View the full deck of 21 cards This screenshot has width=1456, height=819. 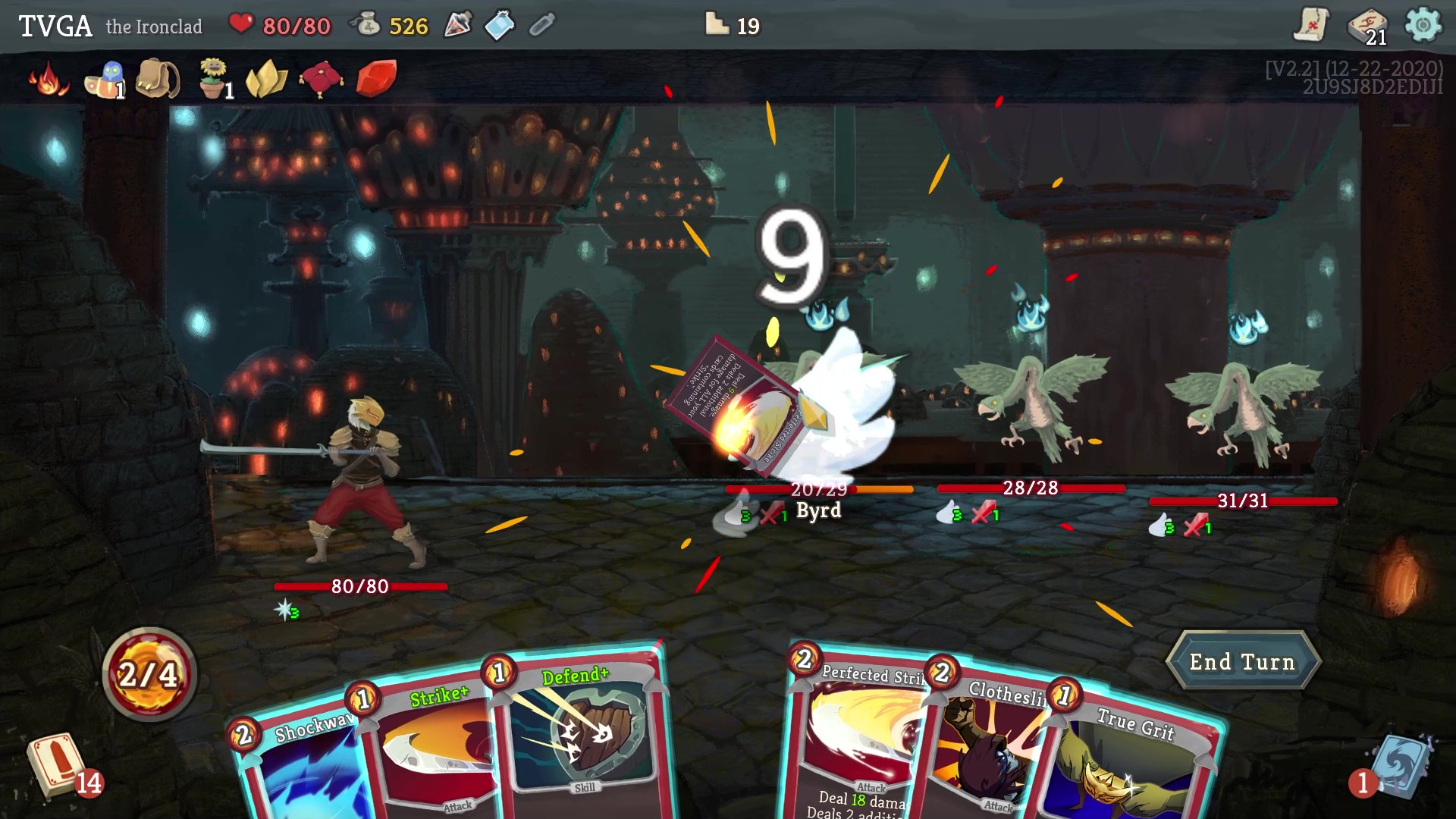tap(1367, 26)
